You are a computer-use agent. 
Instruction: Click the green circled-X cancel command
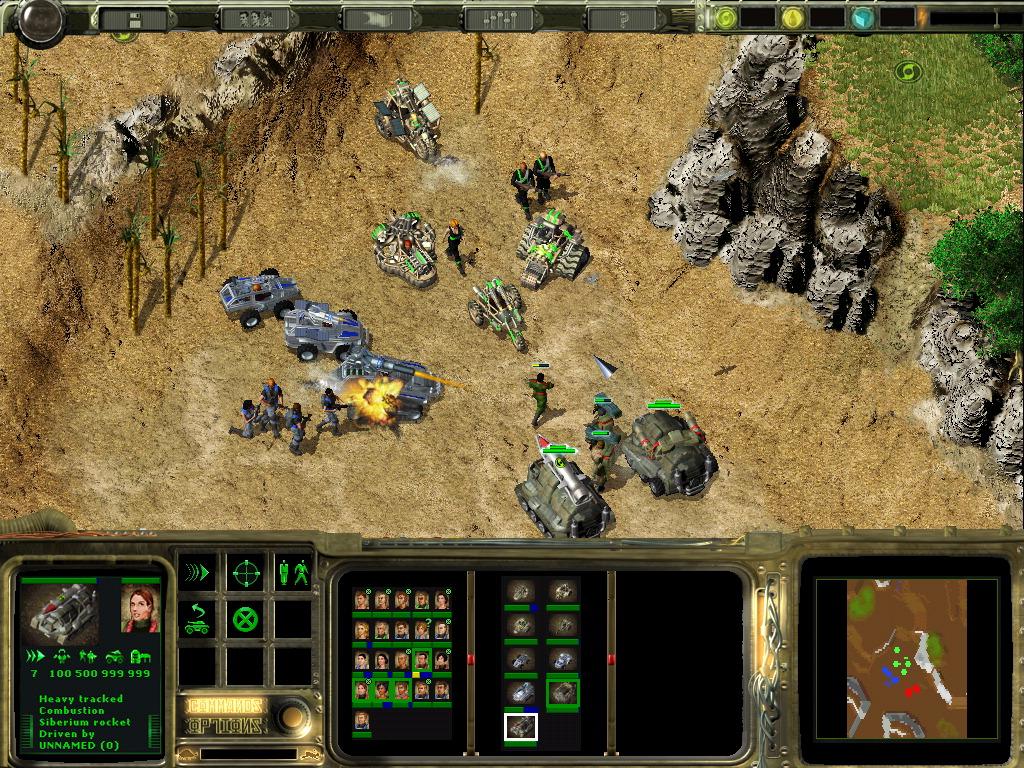click(x=246, y=620)
